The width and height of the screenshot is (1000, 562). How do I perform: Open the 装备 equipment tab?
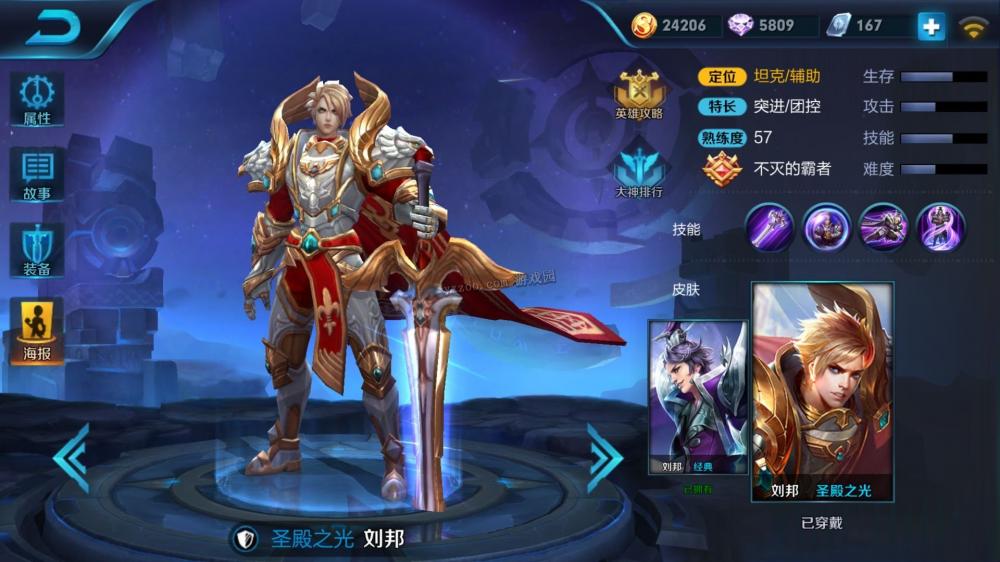[x=37, y=250]
